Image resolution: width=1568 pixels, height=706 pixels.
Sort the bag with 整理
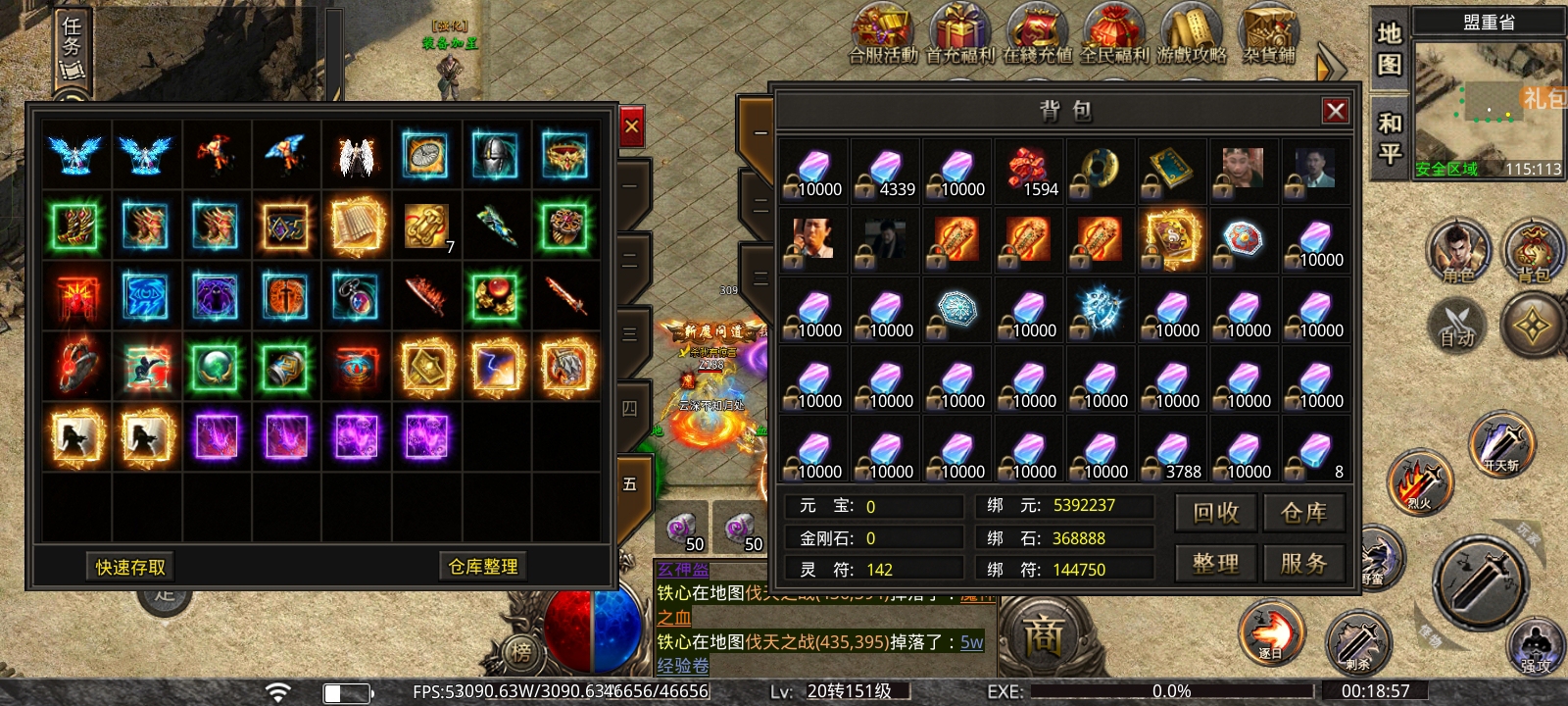click(x=1216, y=564)
